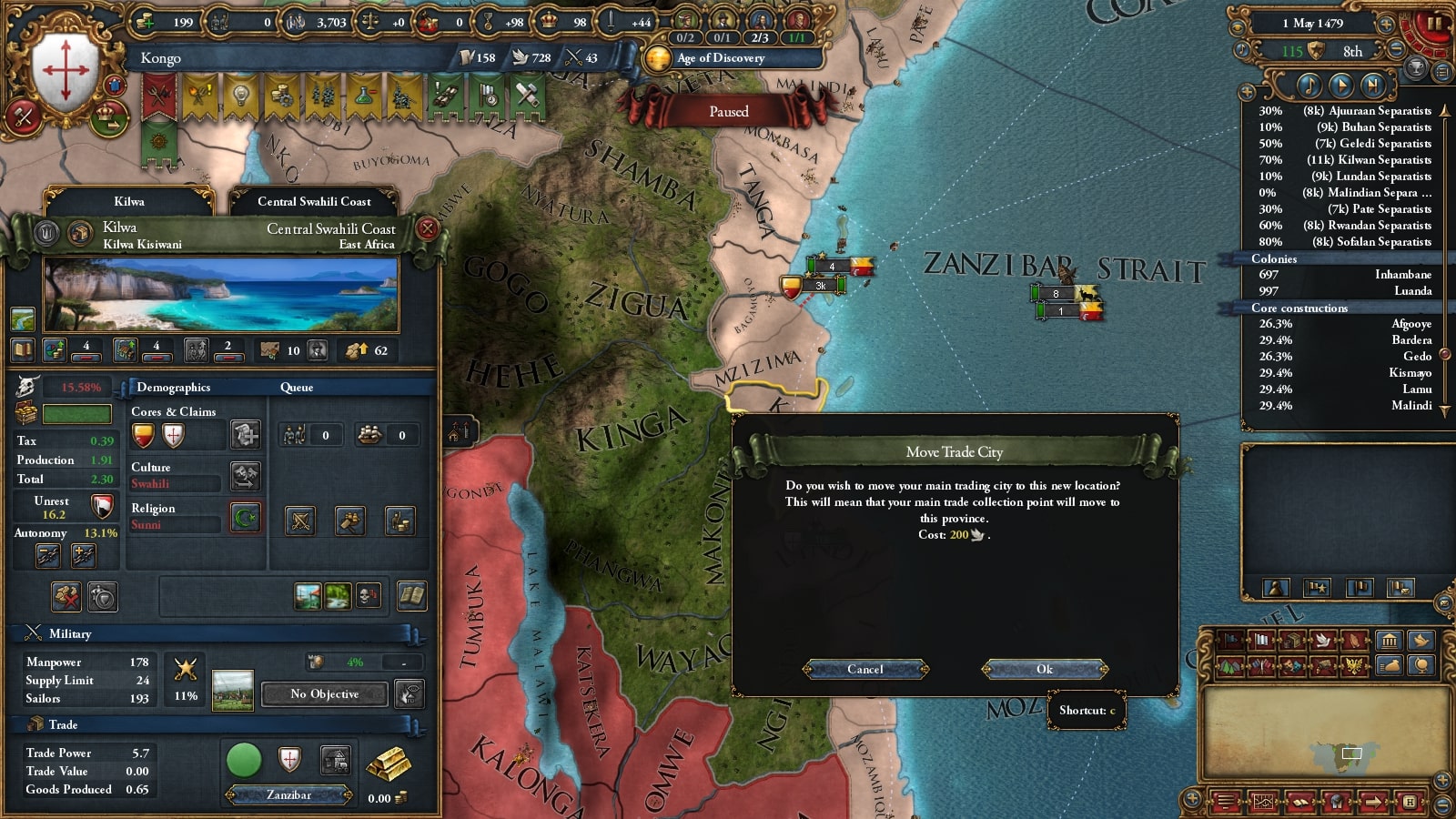Viewport: 1456px width, 819px height.
Task: Select the Kilwa province tab
Action: pyautogui.click(x=129, y=201)
